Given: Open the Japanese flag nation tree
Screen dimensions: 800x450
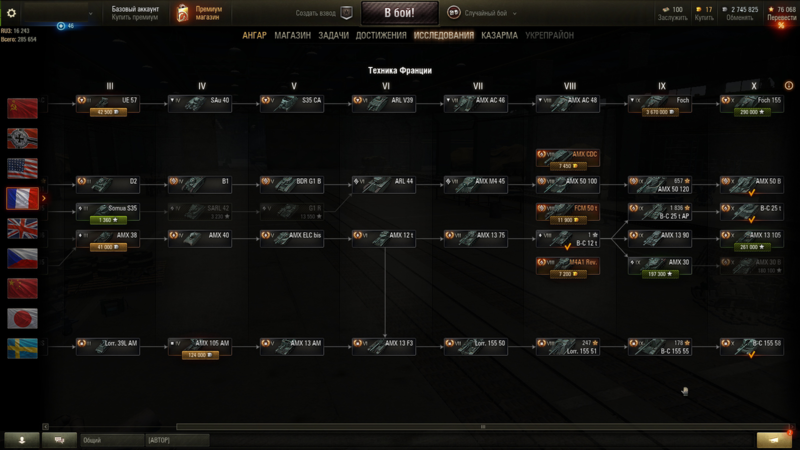Looking at the screenshot, I should click(22, 318).
